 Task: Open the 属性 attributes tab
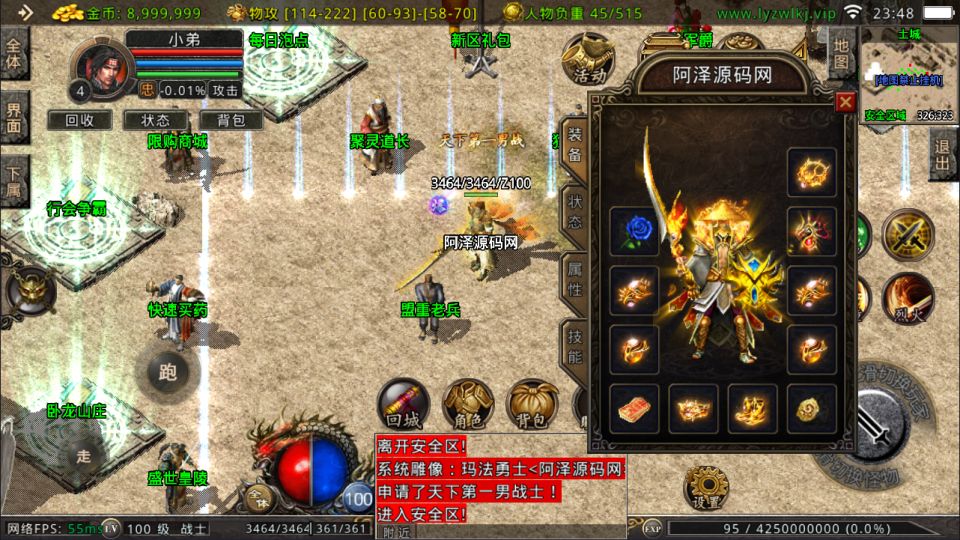pyautogui.click(x=575, y=278)
